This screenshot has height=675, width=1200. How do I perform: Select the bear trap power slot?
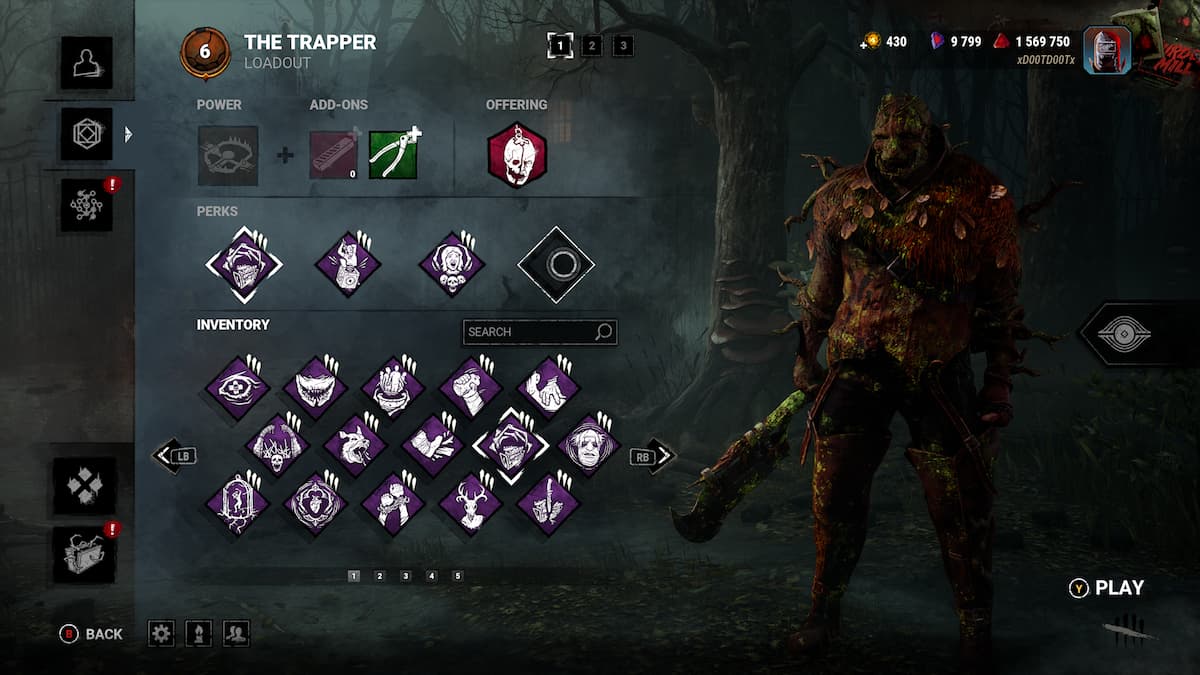228,155
